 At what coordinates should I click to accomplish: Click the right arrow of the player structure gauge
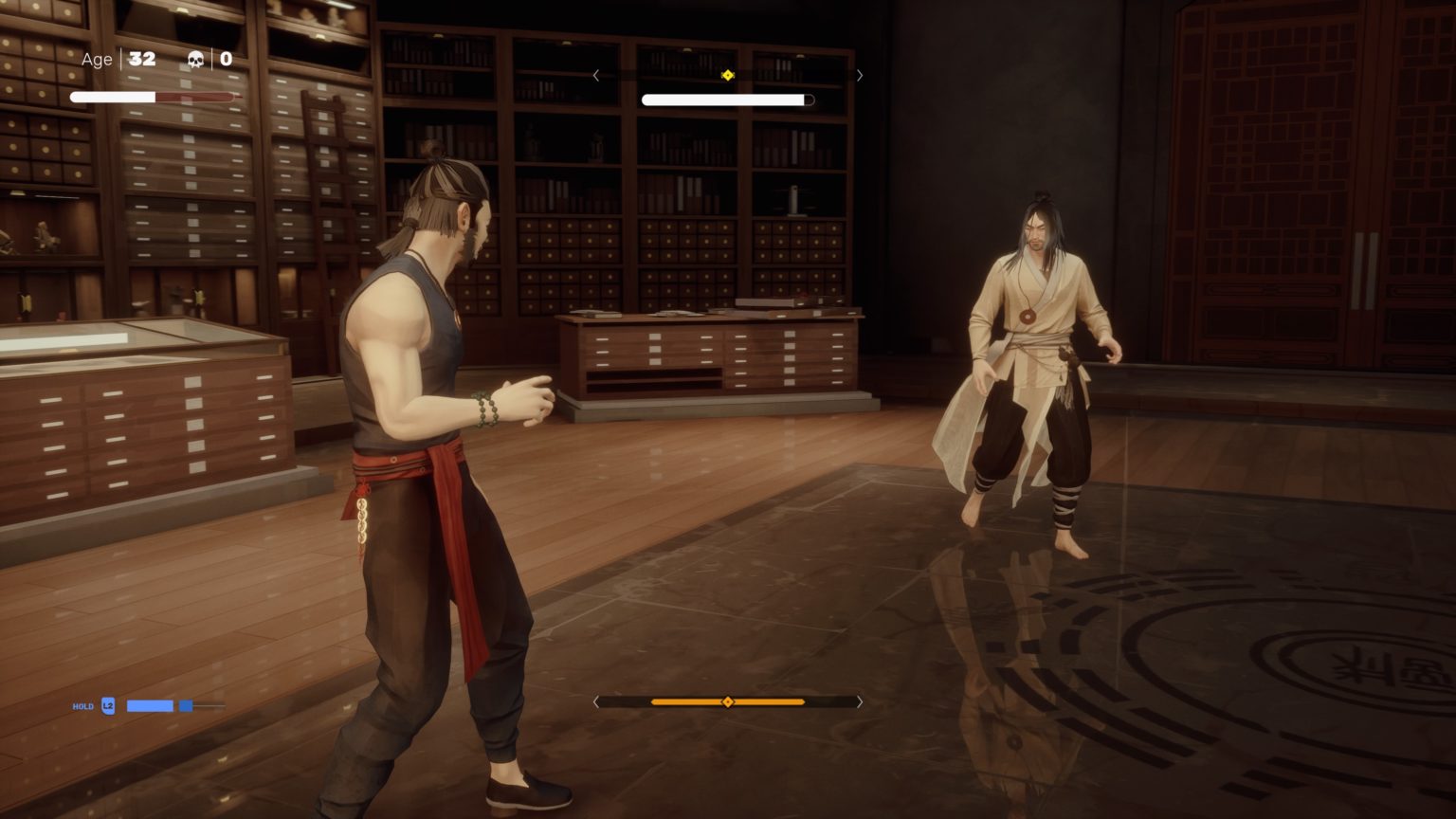[x=859, y=702]
